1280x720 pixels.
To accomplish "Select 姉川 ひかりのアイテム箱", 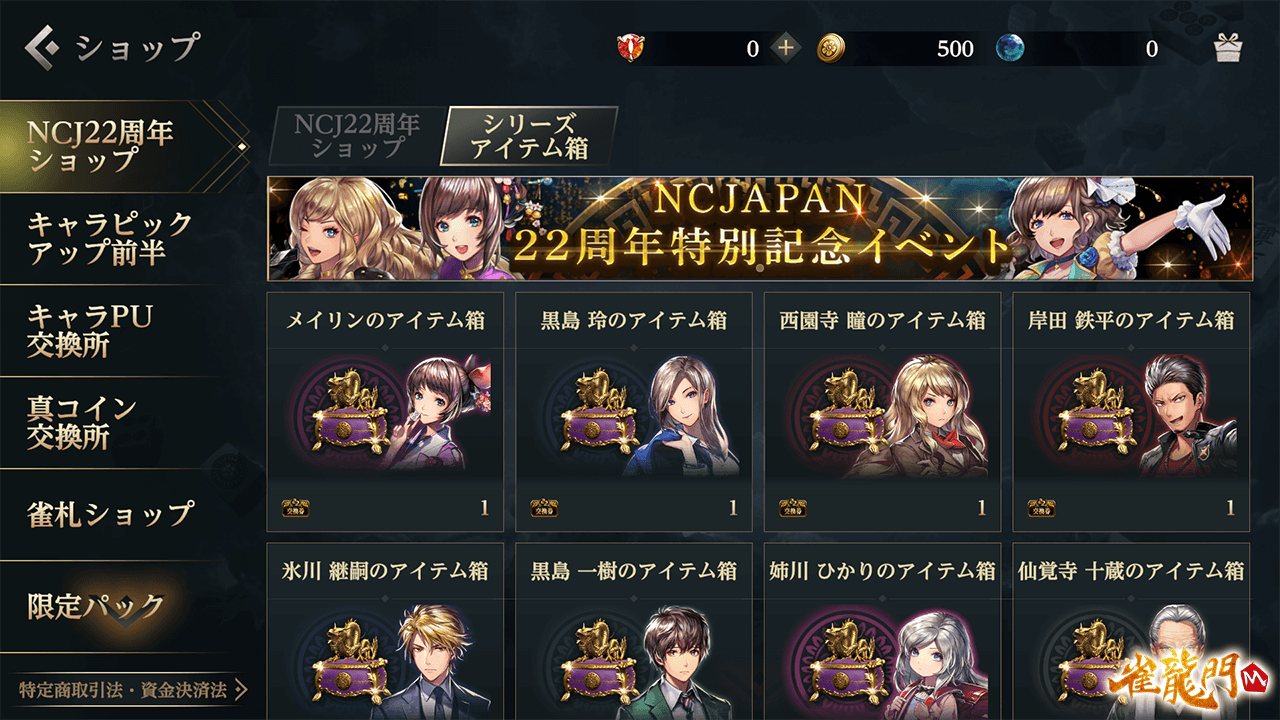I will 882,632.
